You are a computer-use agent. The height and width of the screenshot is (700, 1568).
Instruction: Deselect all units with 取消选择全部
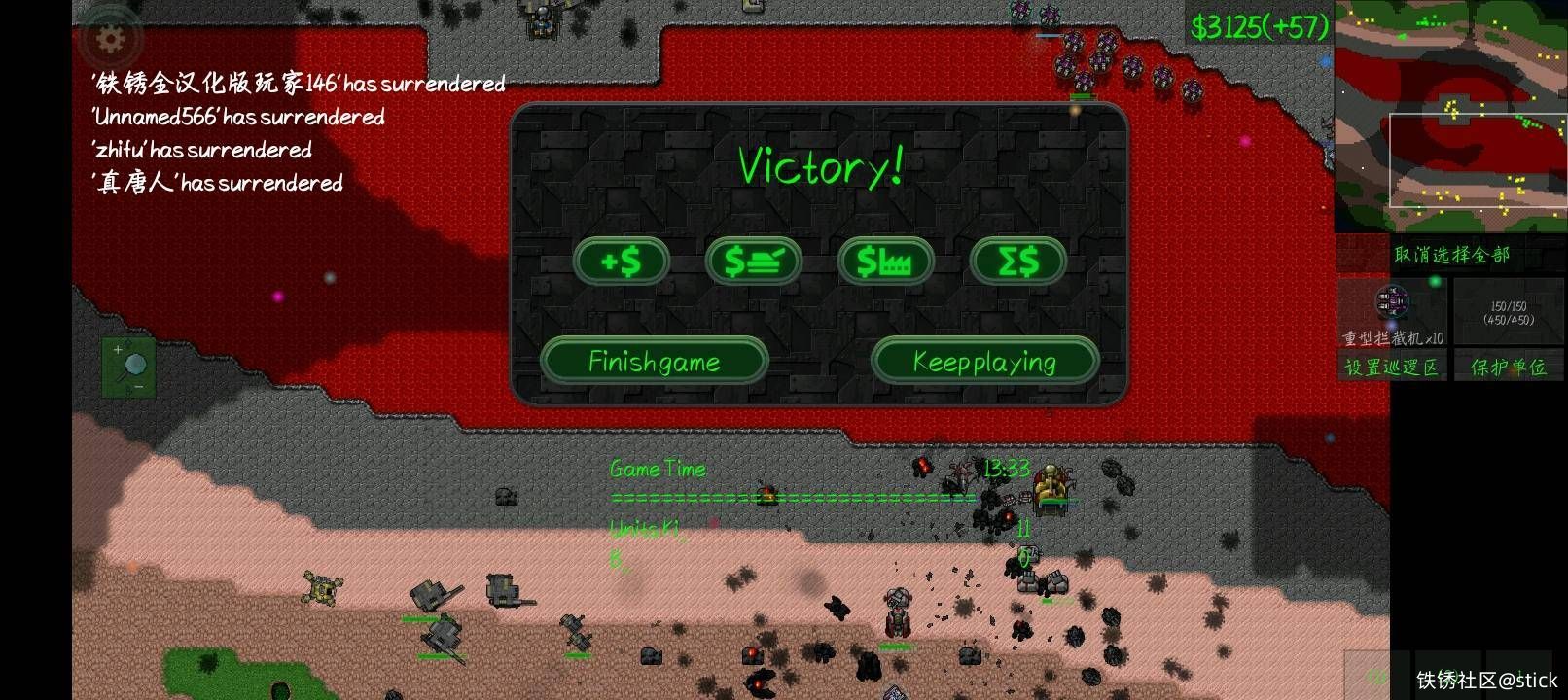(1450, 255)
